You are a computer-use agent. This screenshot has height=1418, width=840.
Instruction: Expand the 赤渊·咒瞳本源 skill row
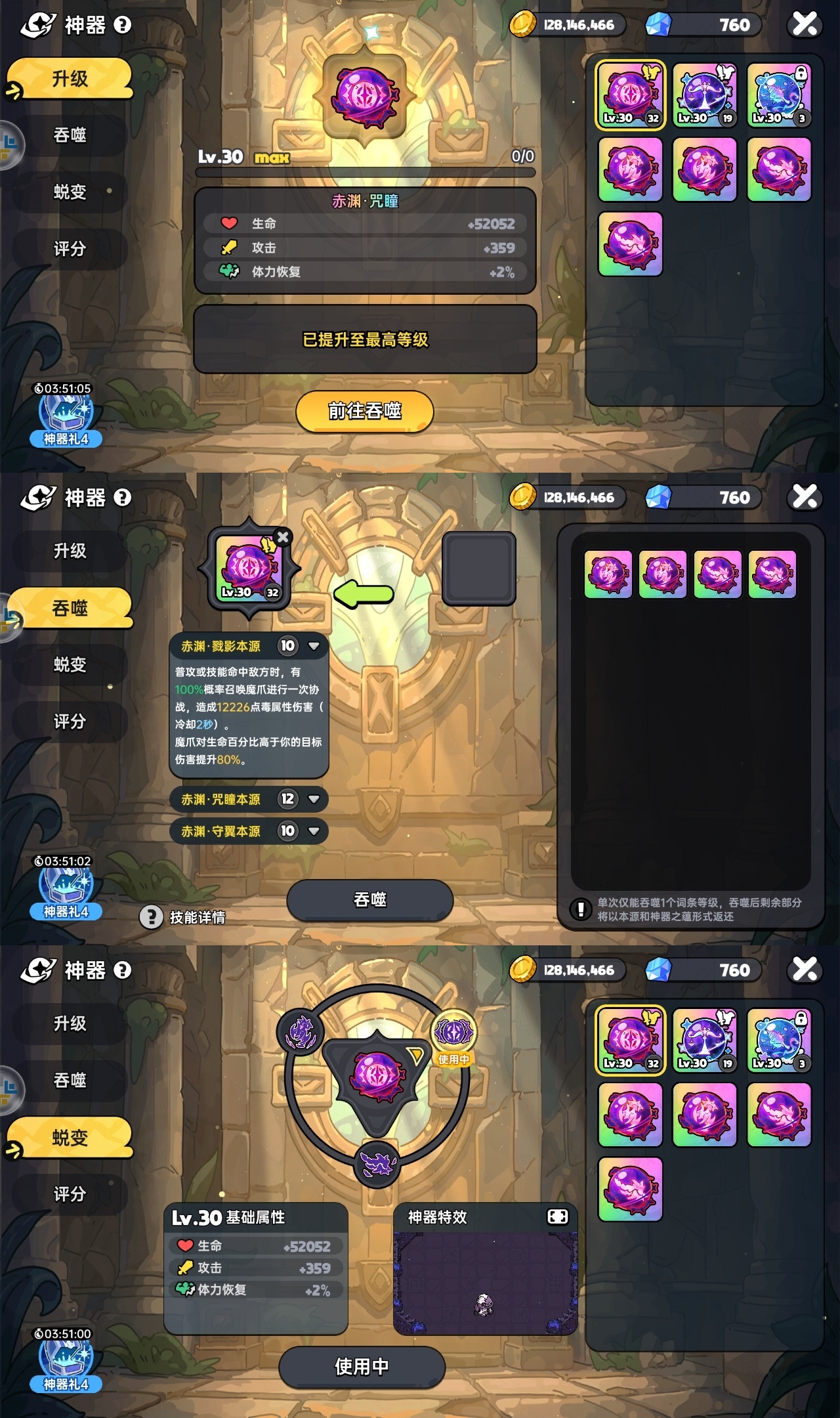tap(314, 799)
